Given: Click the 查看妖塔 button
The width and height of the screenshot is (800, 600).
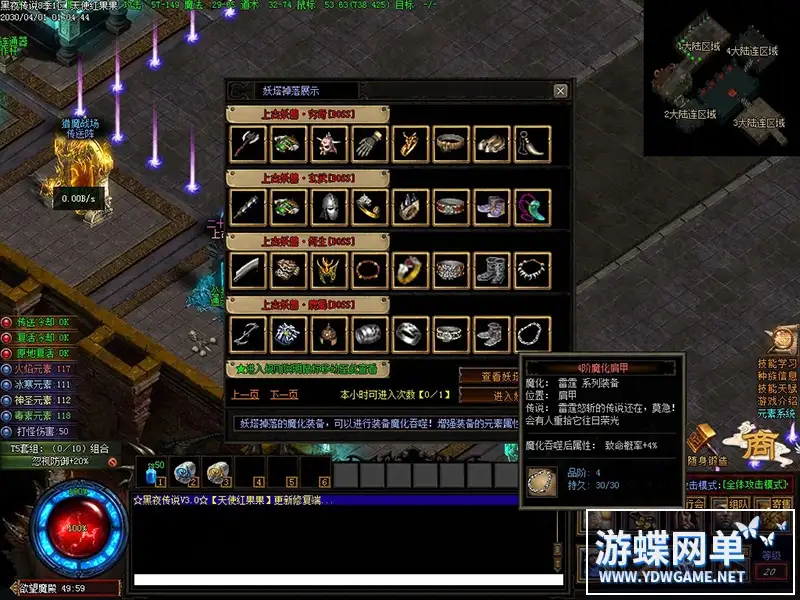Looking at the screenshot, I should [x=488, y=376].
